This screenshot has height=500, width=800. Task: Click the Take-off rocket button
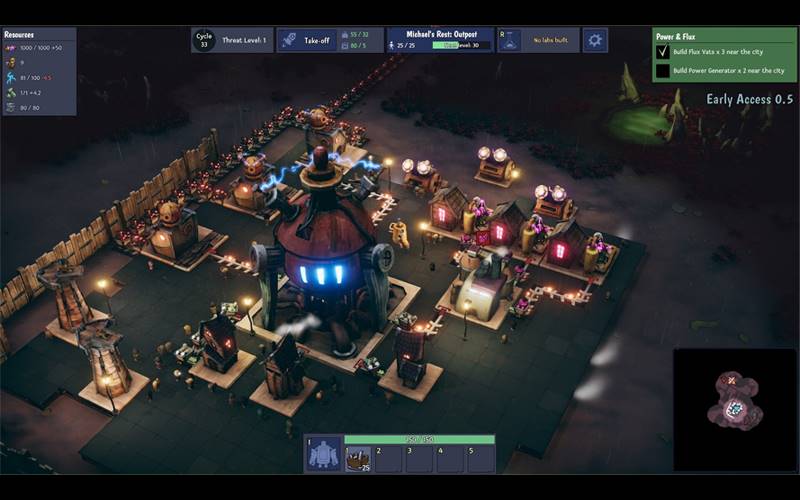(x=308, y=40)
